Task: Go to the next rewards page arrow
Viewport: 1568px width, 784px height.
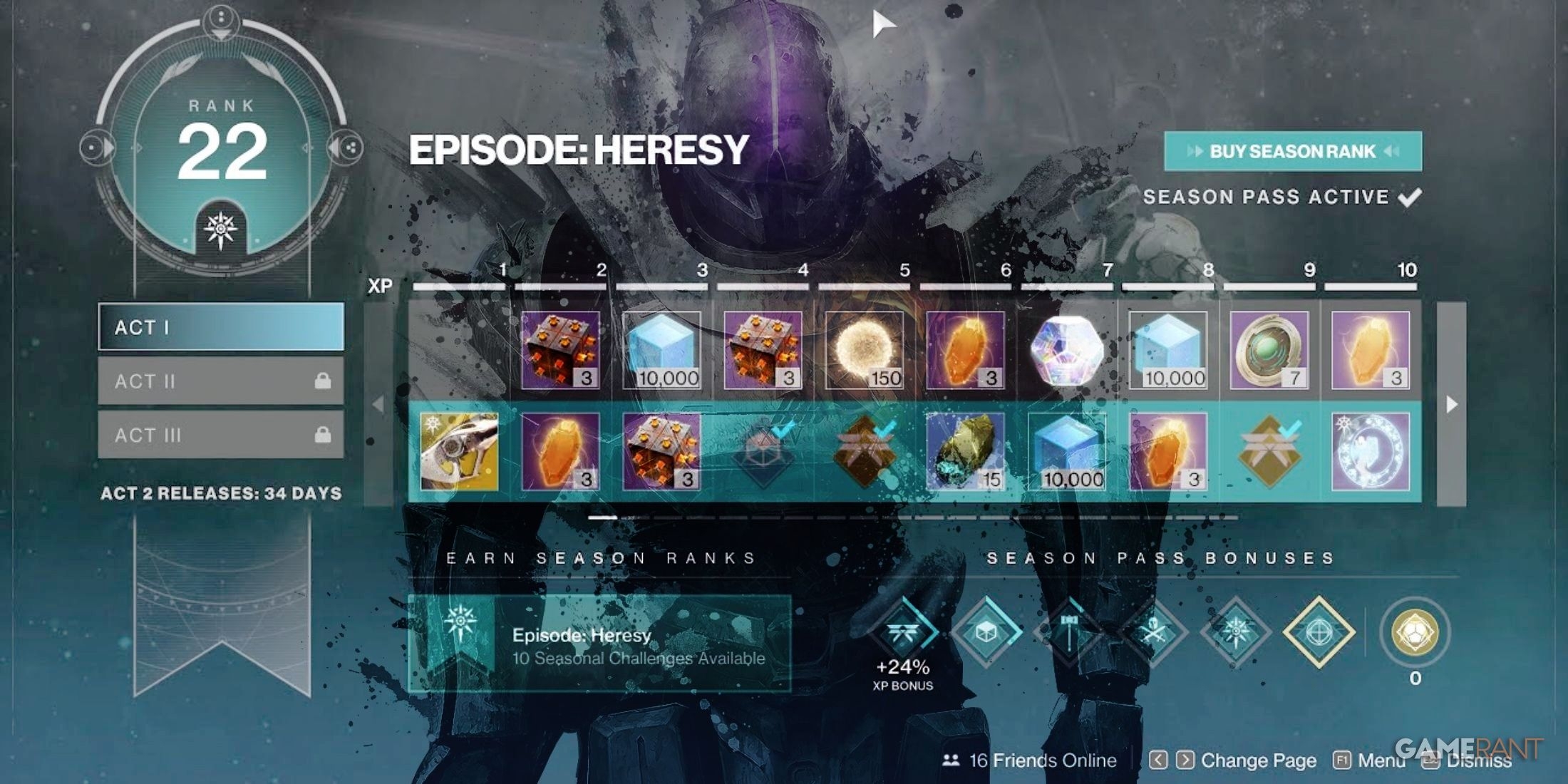Action: pyautogui.click(x=1451, y=404)
